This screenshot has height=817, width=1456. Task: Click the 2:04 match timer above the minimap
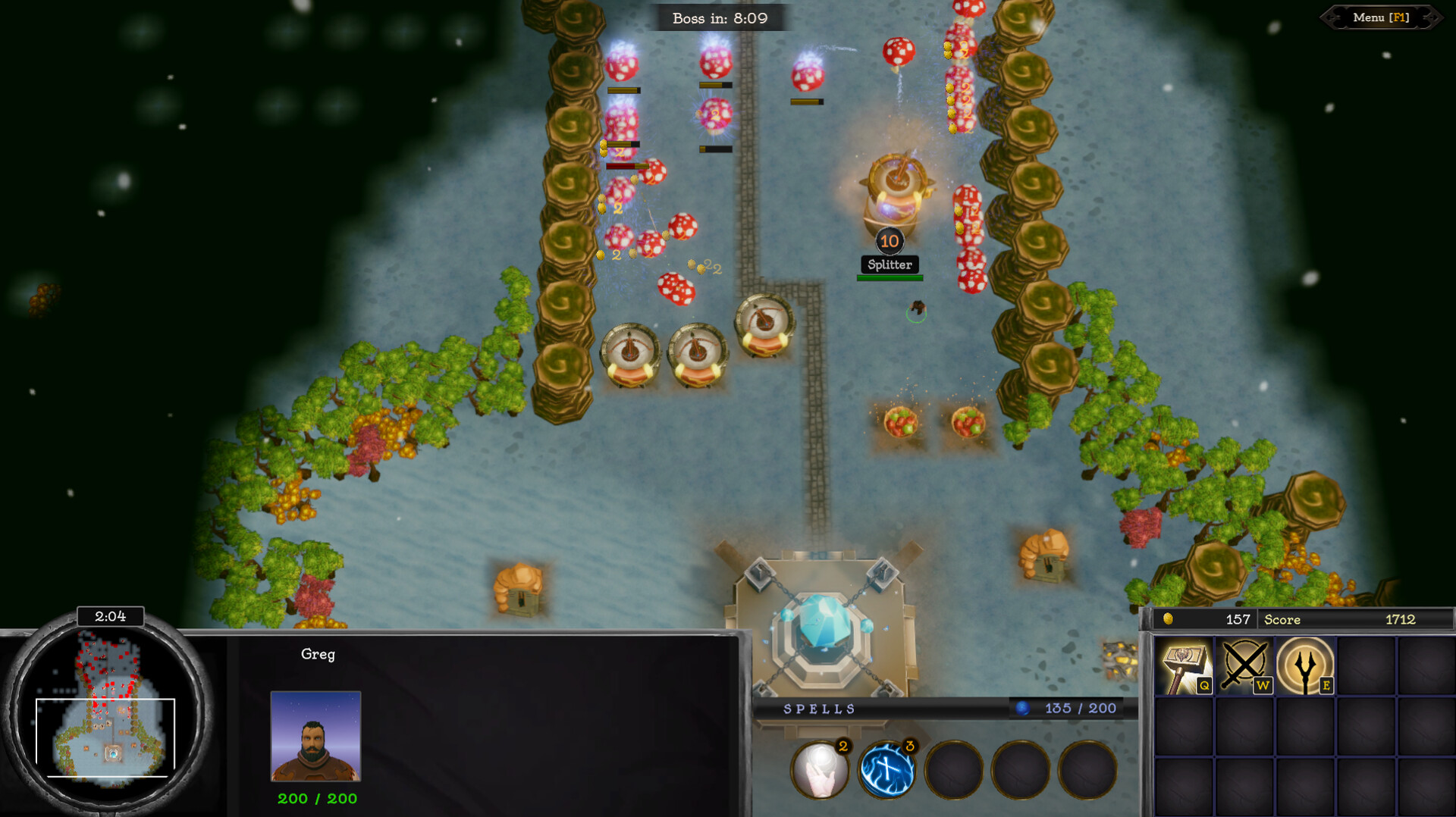(111, 616)
